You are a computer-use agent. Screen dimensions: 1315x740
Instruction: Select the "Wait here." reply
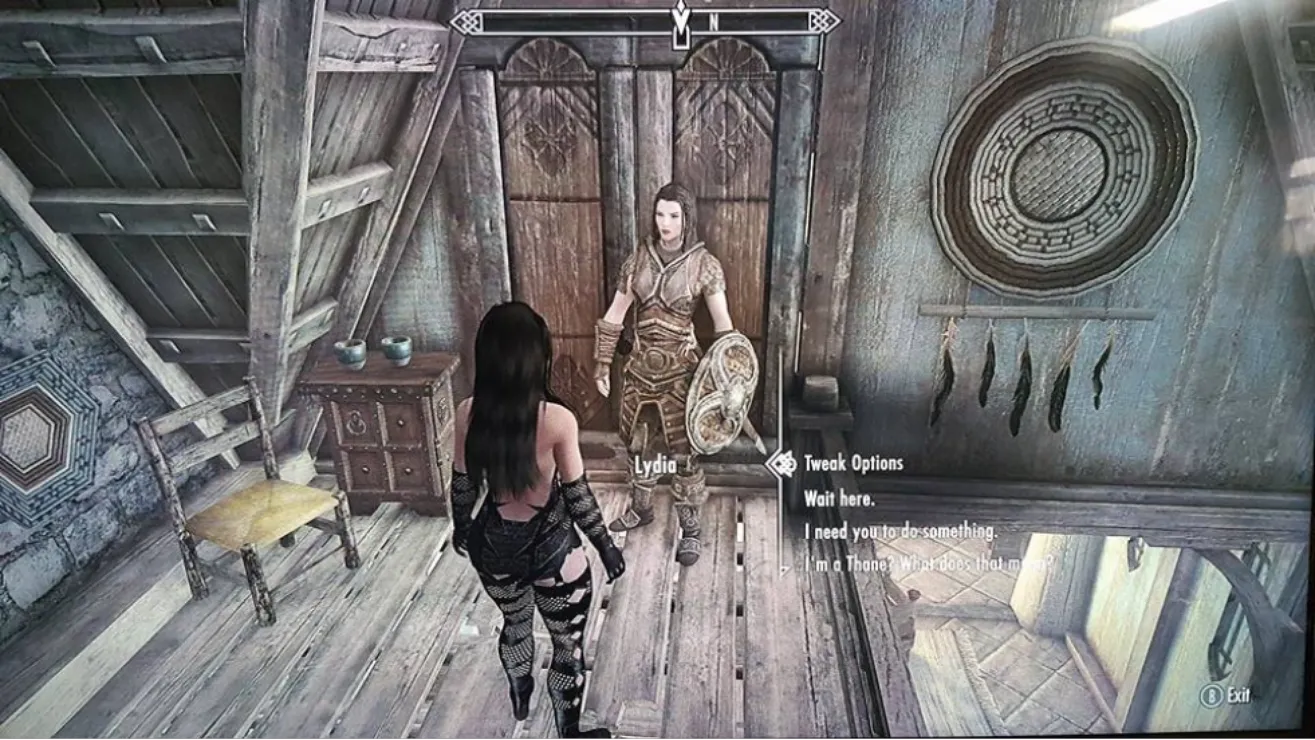point(839,498)
